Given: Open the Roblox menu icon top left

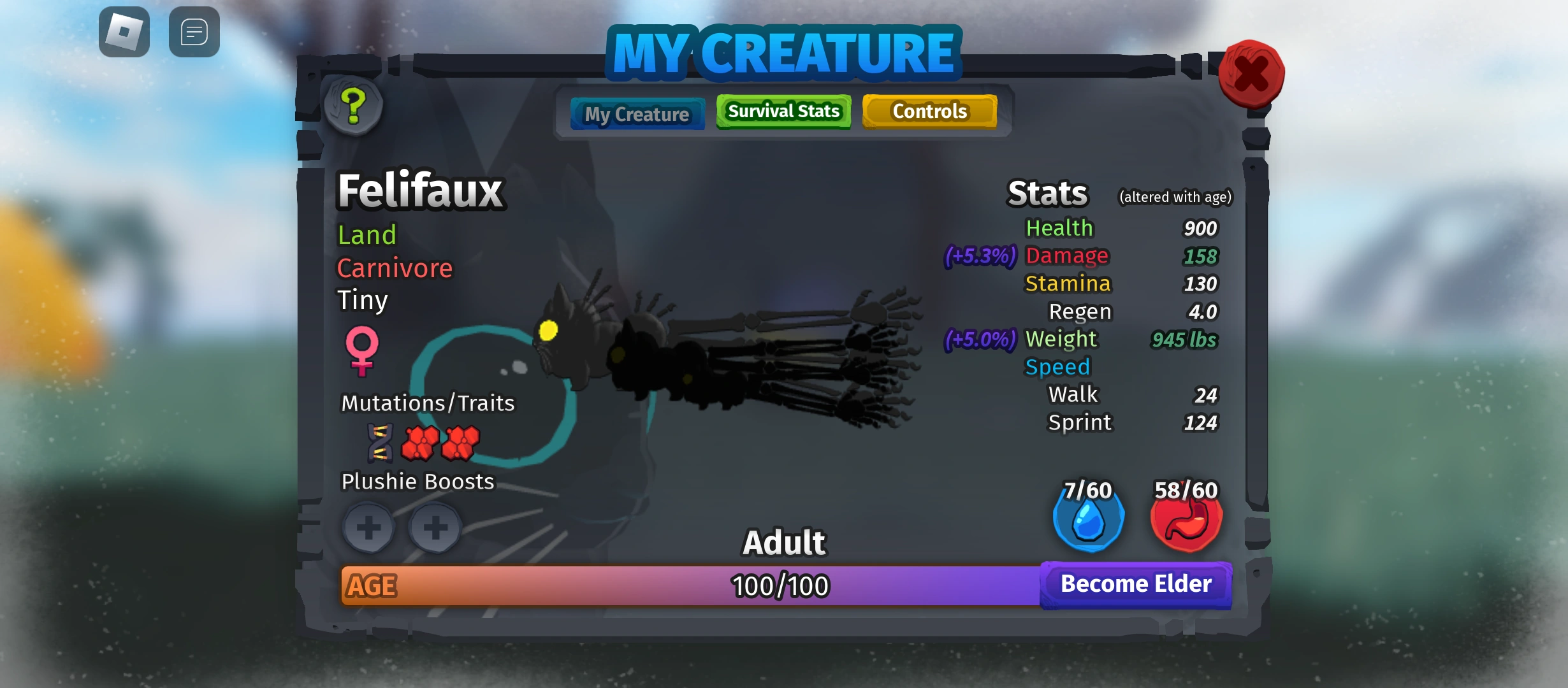Looking at the screenshot, I should pyautogui.click(x=125, y=32).
